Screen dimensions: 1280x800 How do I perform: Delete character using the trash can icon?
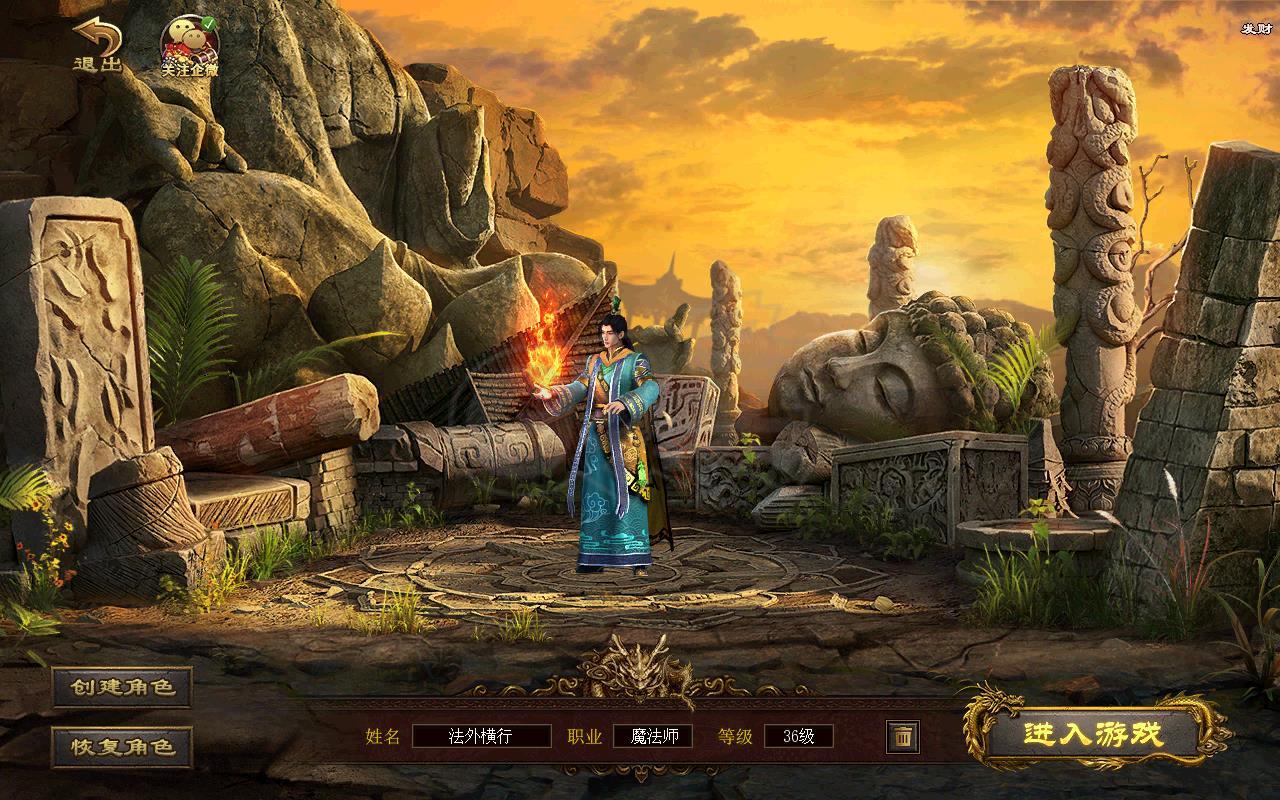[902, 737]
